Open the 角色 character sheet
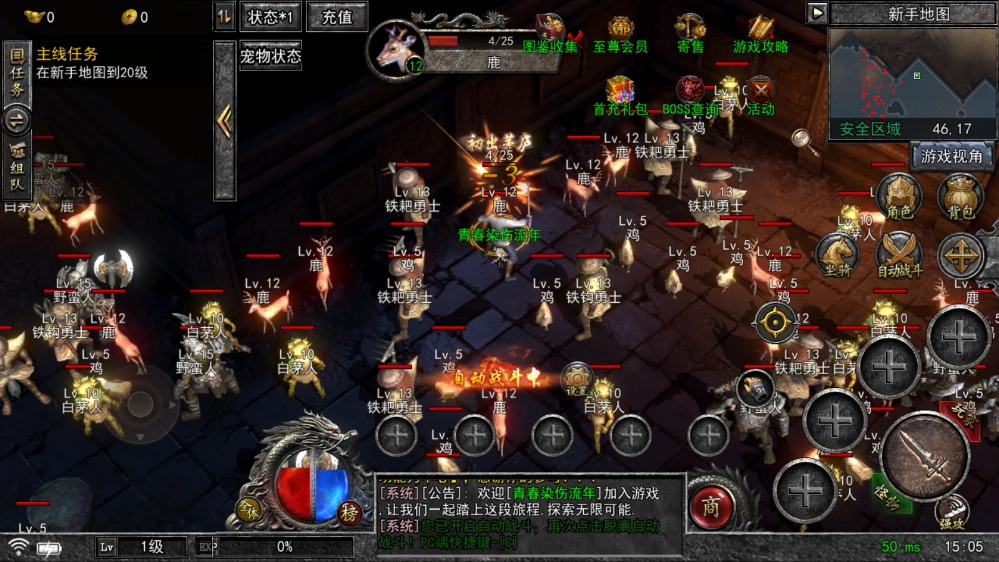 (x=898, y=196)
